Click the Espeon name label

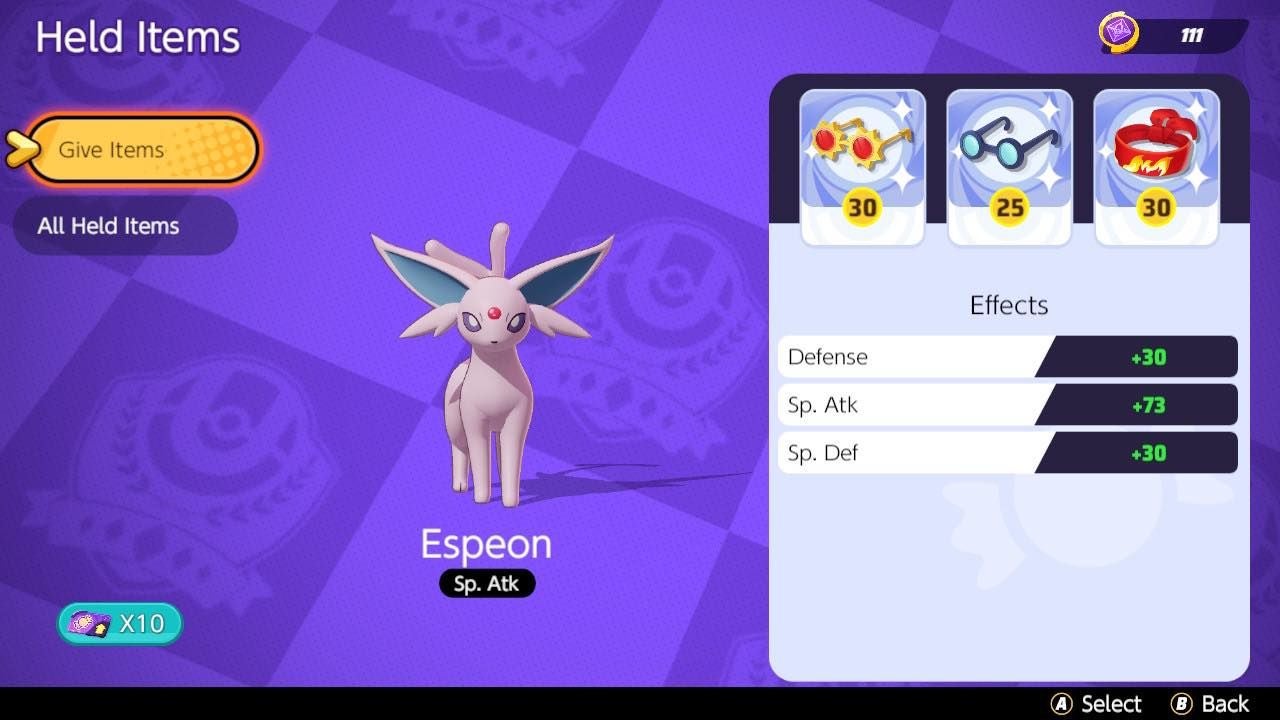(486, 543)
